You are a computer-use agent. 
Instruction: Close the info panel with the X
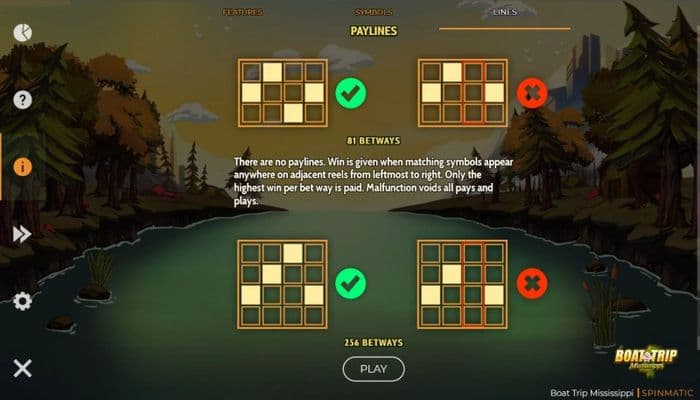point(22,368)
